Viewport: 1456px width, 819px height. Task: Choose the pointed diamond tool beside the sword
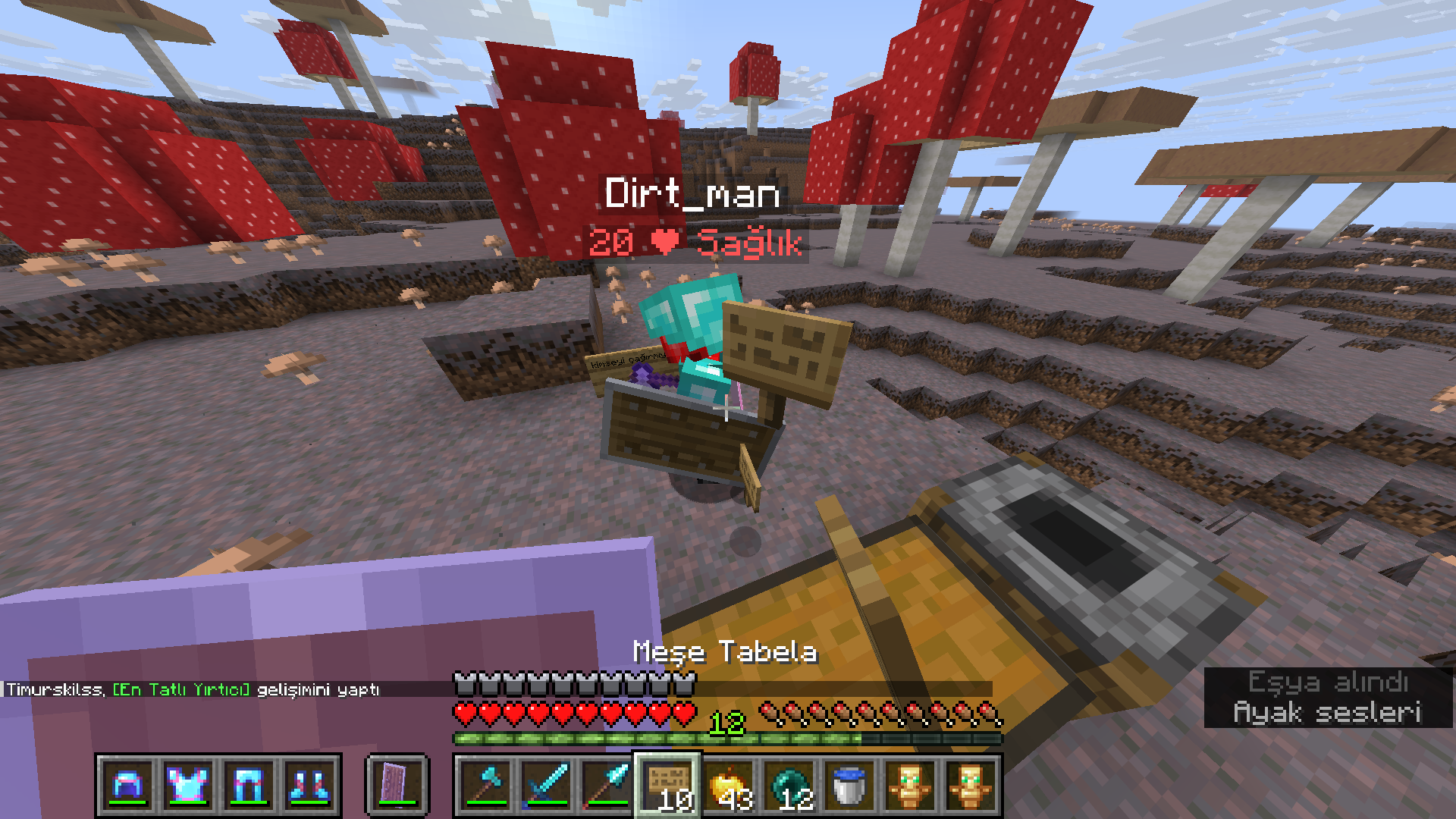[607, 785]
